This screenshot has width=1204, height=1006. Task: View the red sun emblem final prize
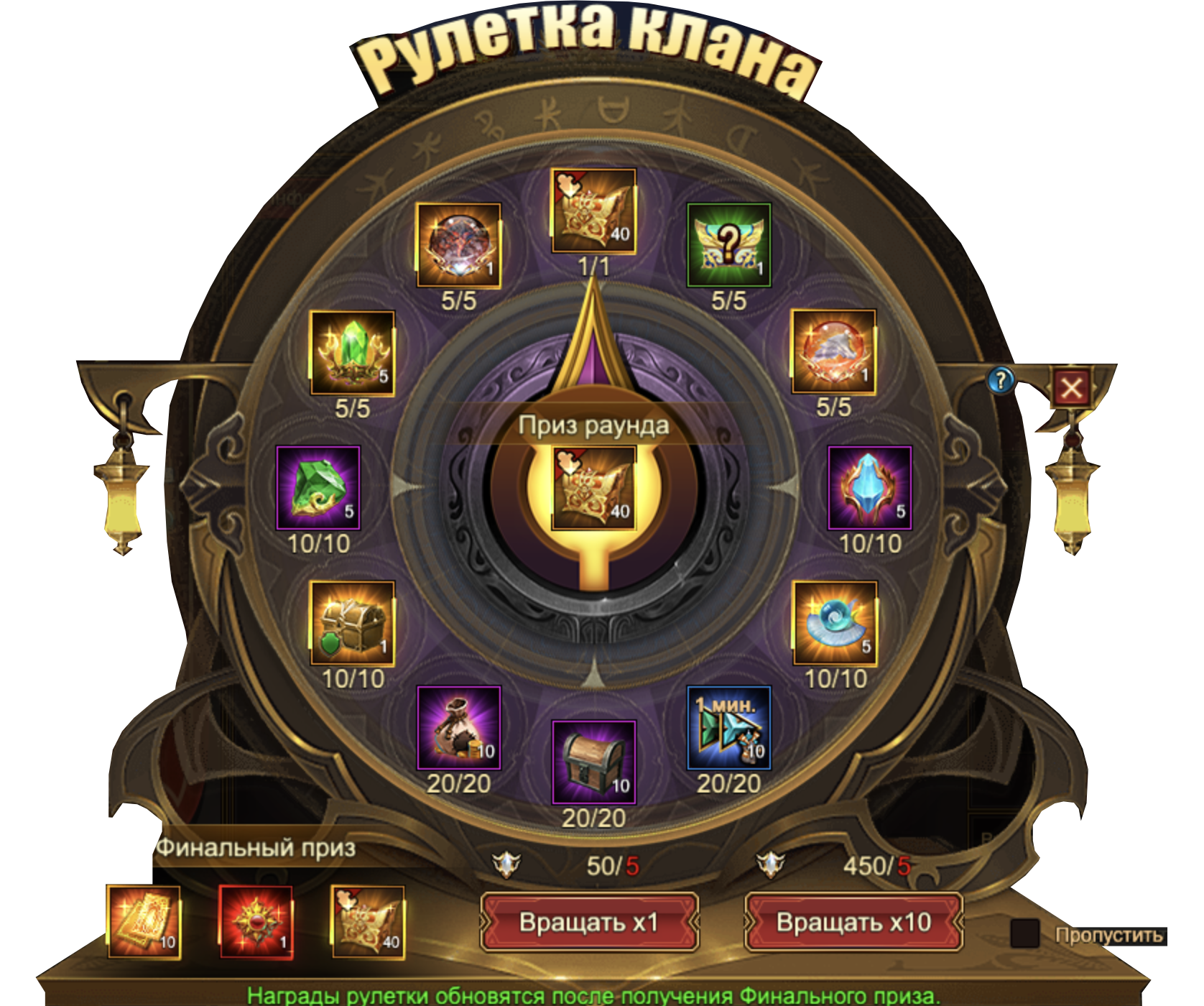point(256,922)
